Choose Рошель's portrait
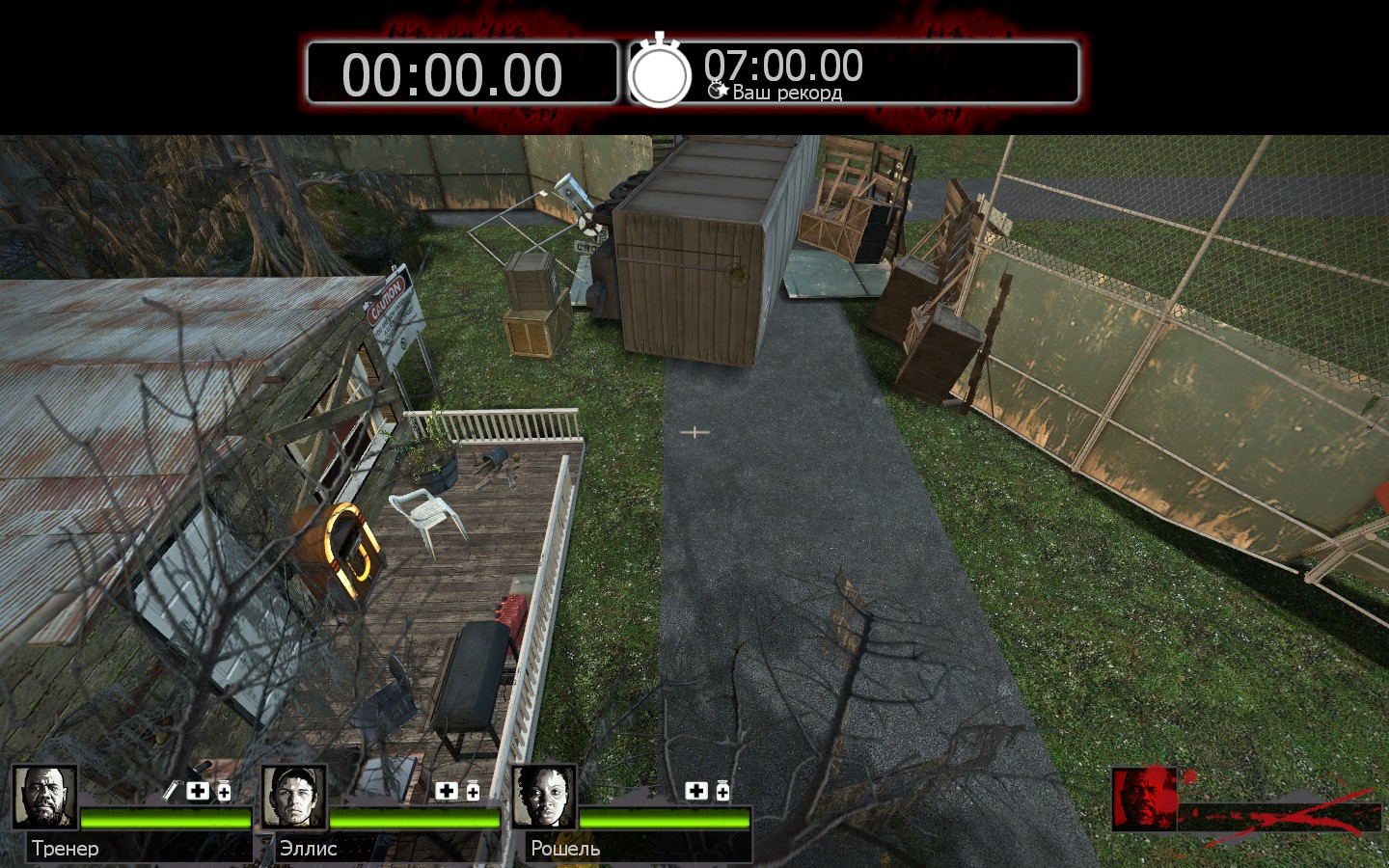The image size is (1389, 868). coord(544,797)
